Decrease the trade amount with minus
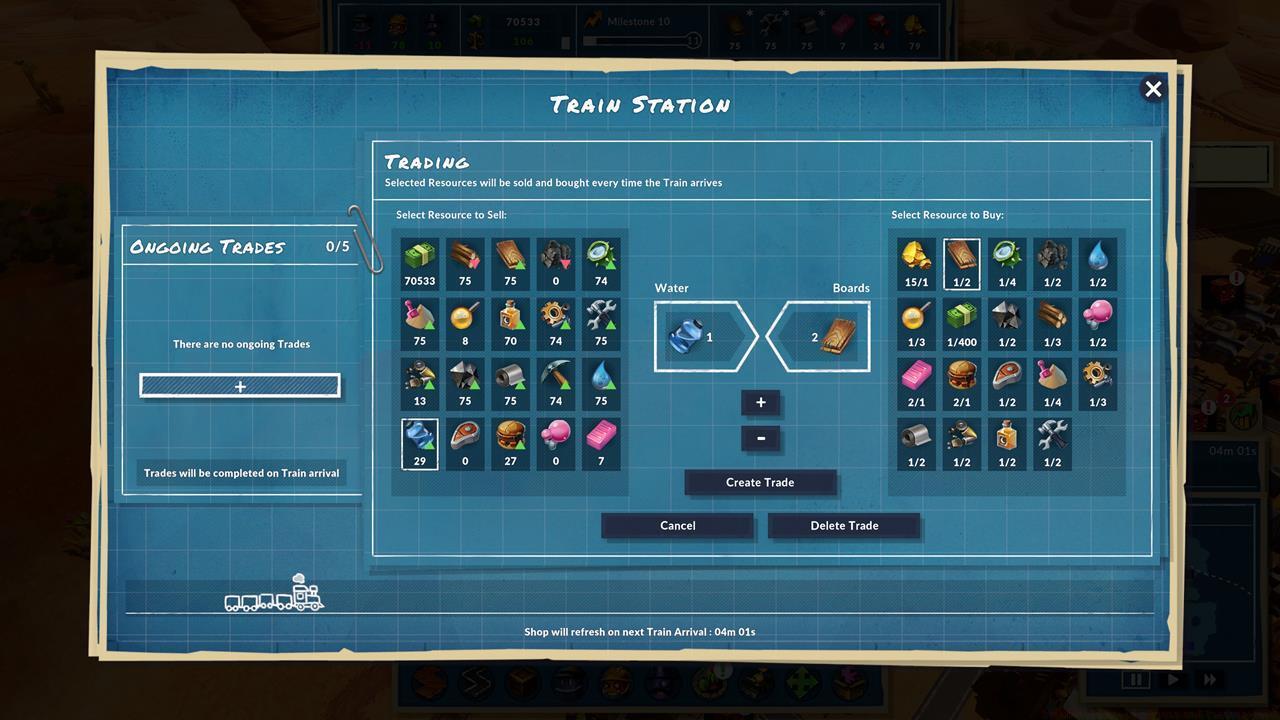The image size is (1280, 720). tap(760, 438)
